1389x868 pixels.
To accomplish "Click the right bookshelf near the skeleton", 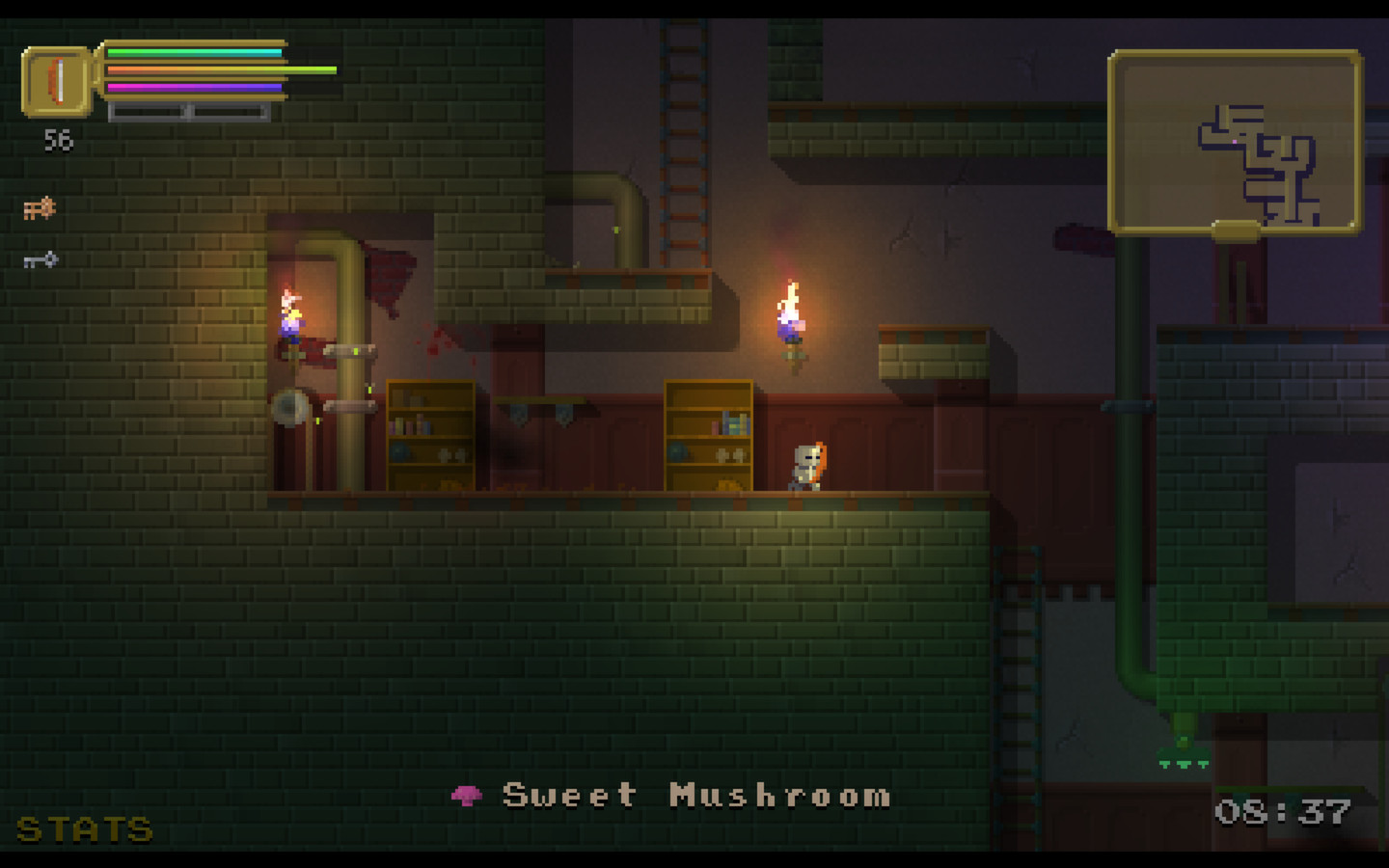I will pos(708,434).
